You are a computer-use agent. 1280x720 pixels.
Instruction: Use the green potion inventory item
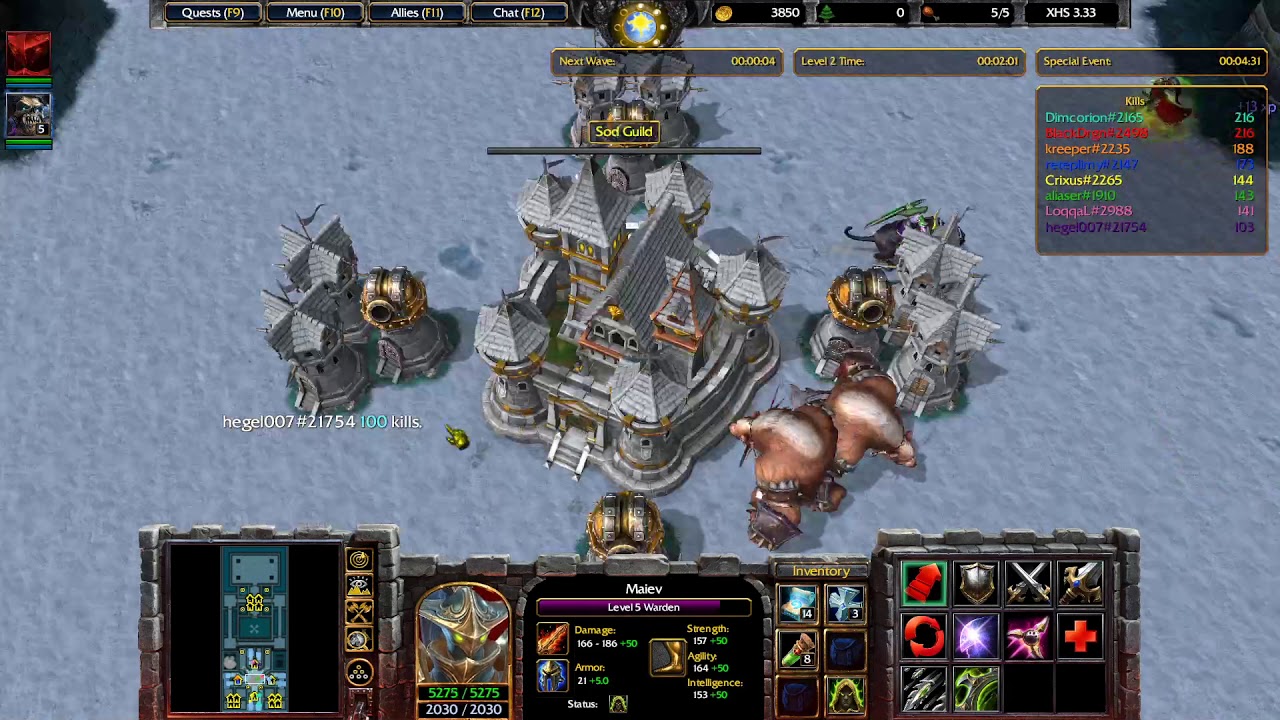coord(797,649)
